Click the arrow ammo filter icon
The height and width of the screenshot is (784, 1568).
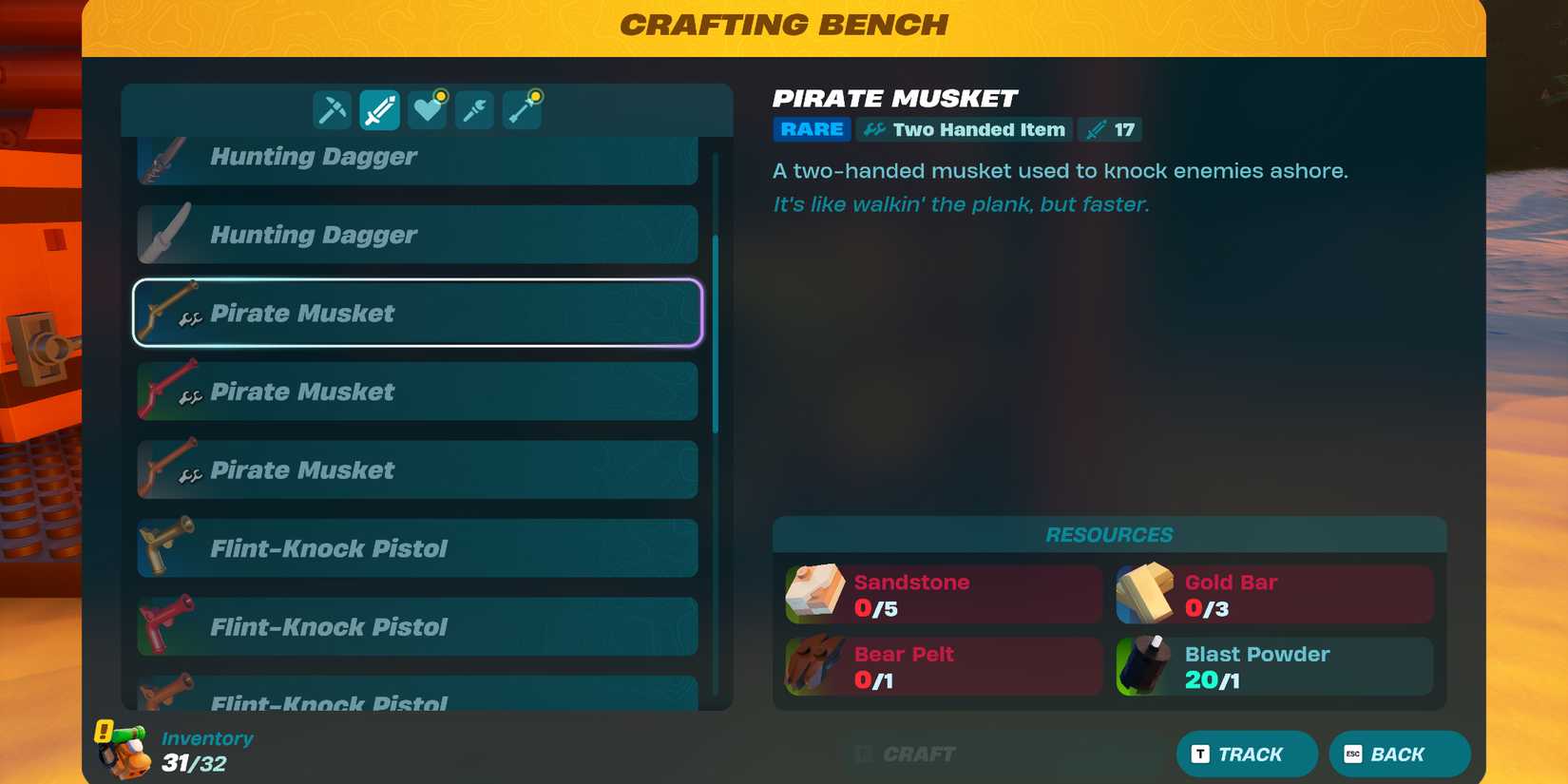click(x=522, y=109)
